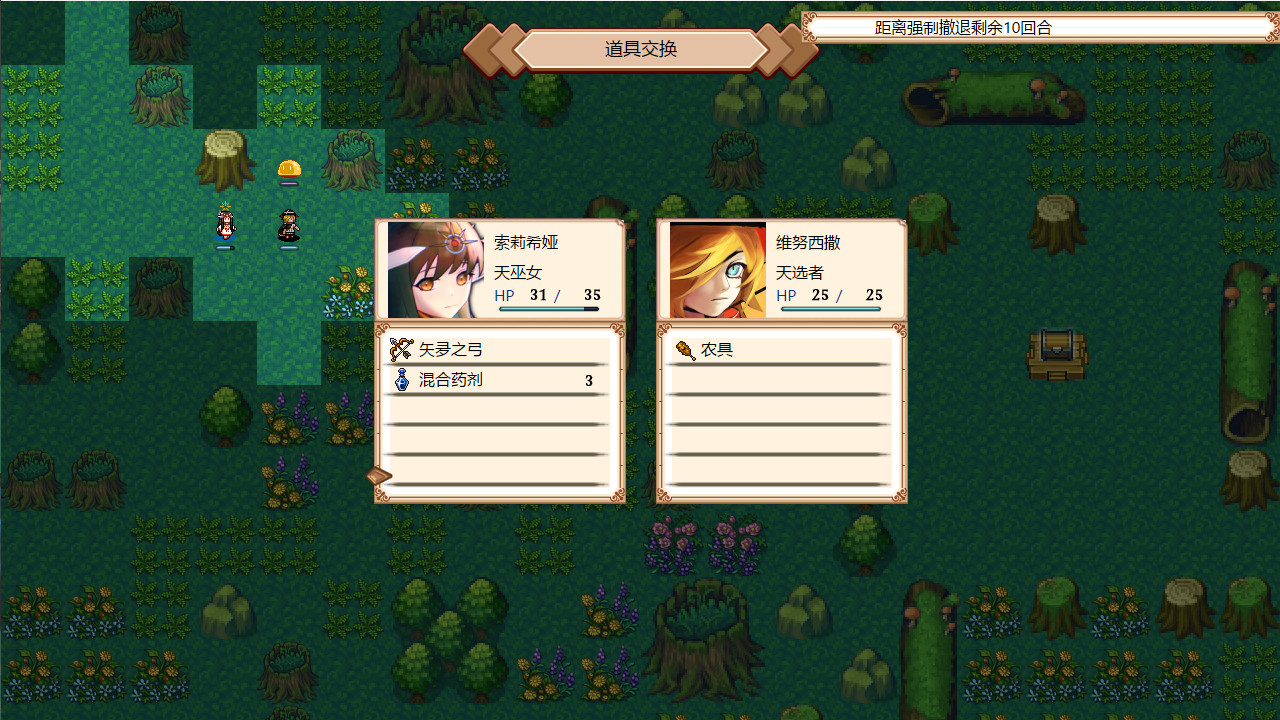Click the right arrow beside 道具交换
Screen dimensions: 1280x720
[x=778, y=49]
